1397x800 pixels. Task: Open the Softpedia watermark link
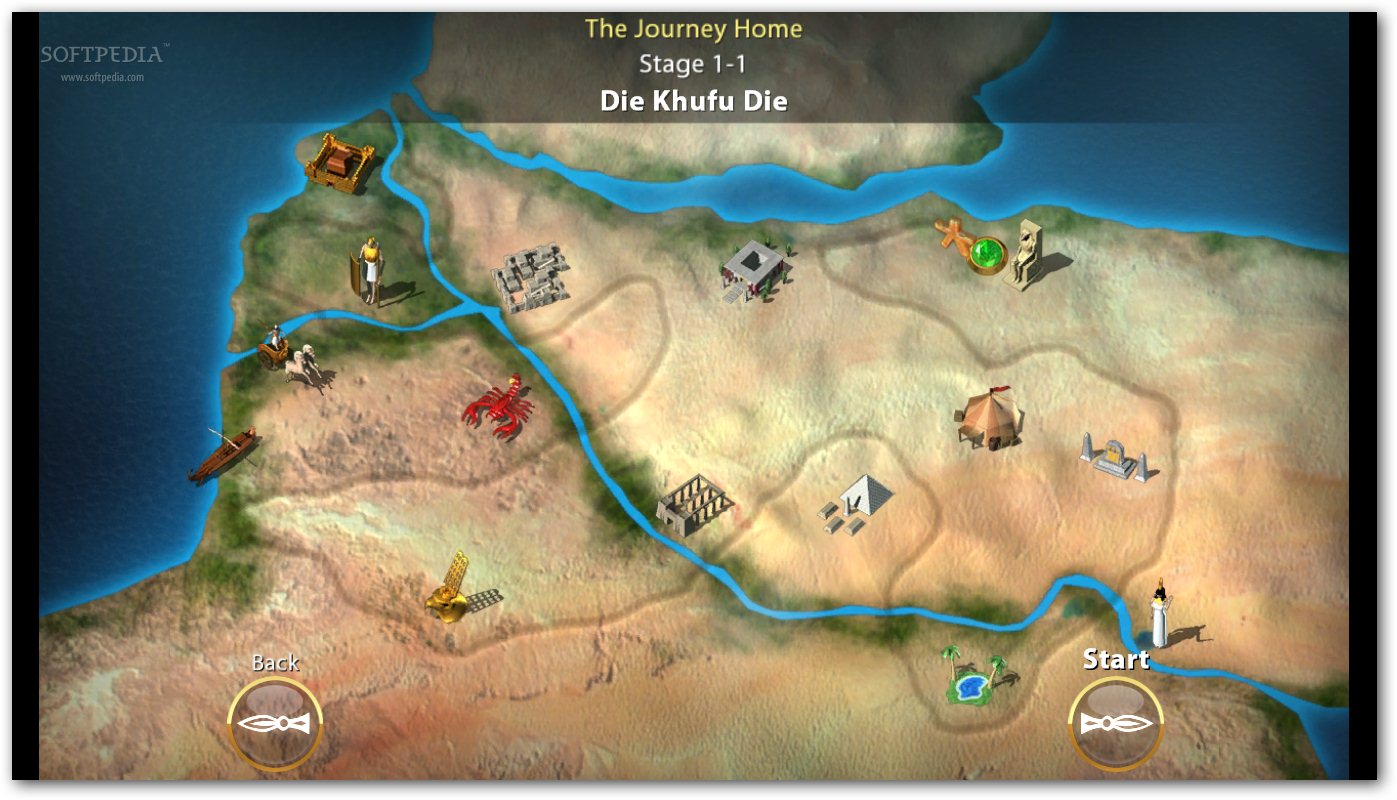(100, 55)
